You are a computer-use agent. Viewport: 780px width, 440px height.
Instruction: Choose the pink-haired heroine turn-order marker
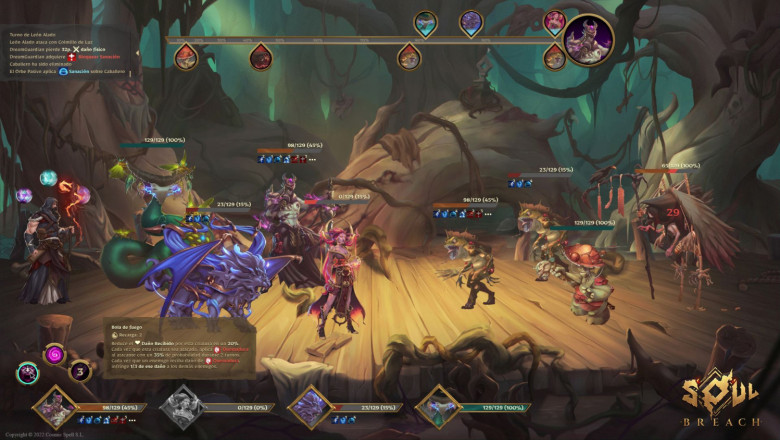coord(555,22)
